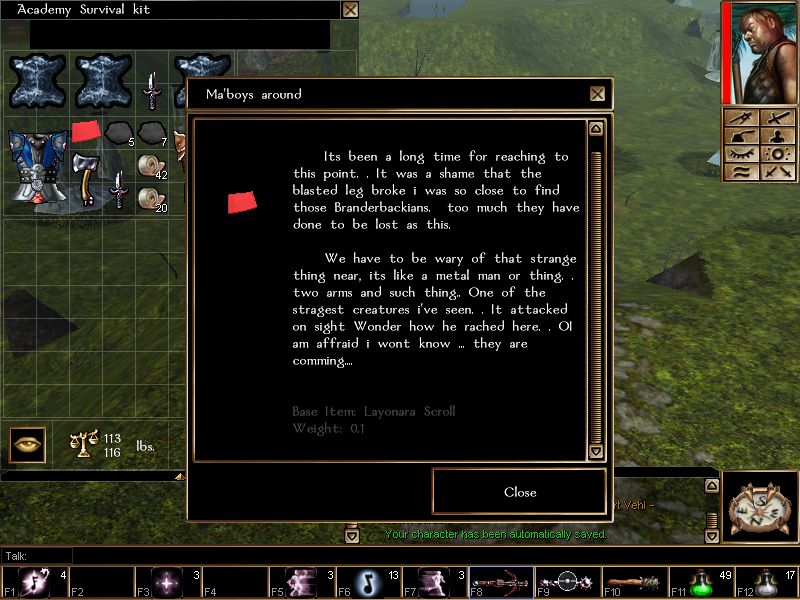Open the compass minimap panel

pyautogui.click(x=760, y=505)
